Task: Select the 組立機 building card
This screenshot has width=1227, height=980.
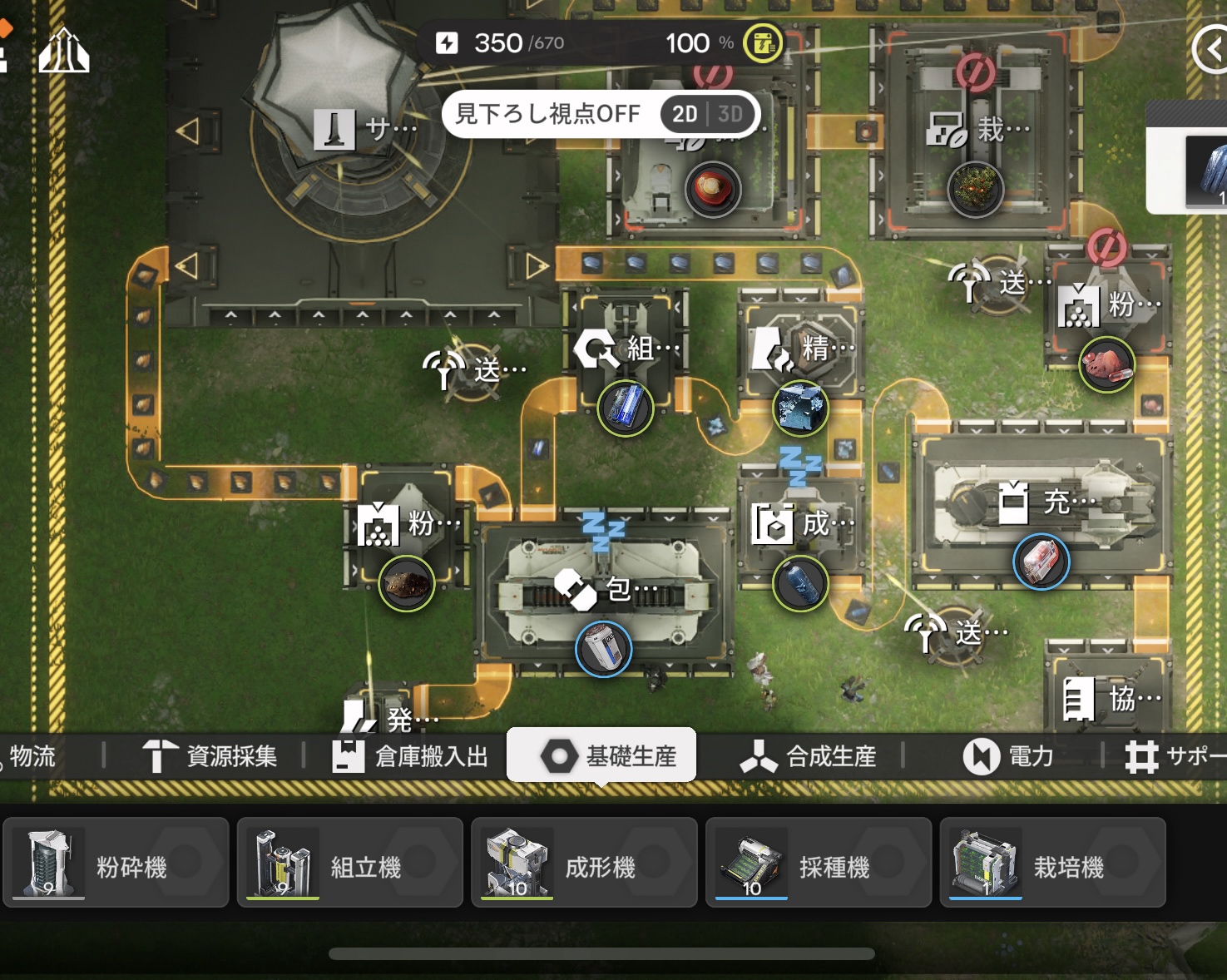Action: pos(349,863)
